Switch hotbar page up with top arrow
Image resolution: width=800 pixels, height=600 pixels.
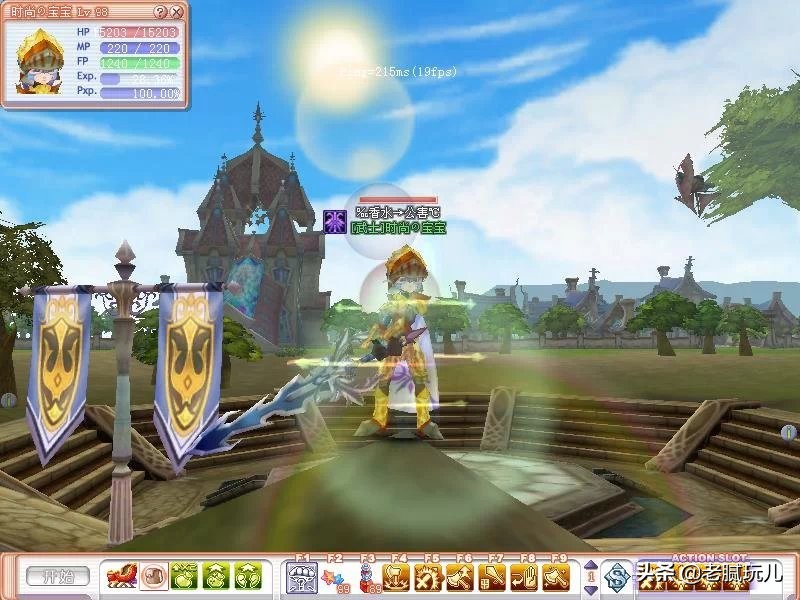point(589,565)
